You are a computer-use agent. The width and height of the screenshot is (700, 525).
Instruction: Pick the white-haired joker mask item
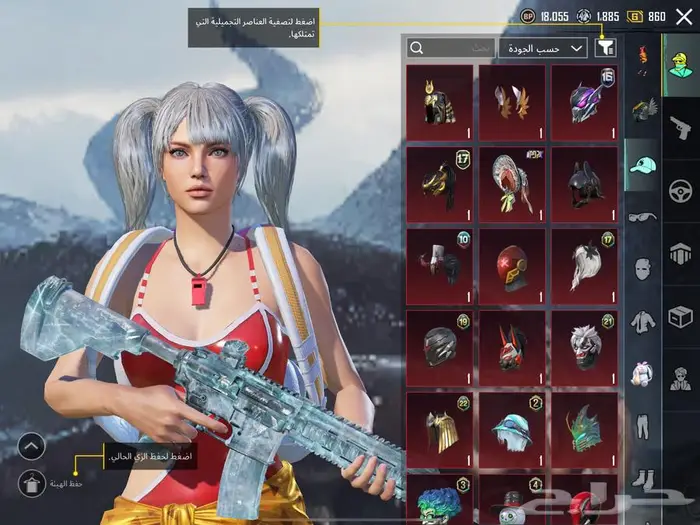pos(584,348)
